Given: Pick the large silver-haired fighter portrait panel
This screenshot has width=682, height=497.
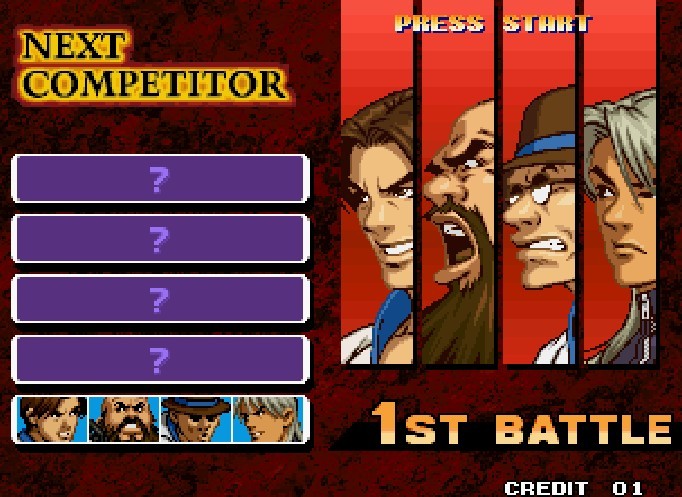Looking at the screenshot, I should click(x=621, y=200).
